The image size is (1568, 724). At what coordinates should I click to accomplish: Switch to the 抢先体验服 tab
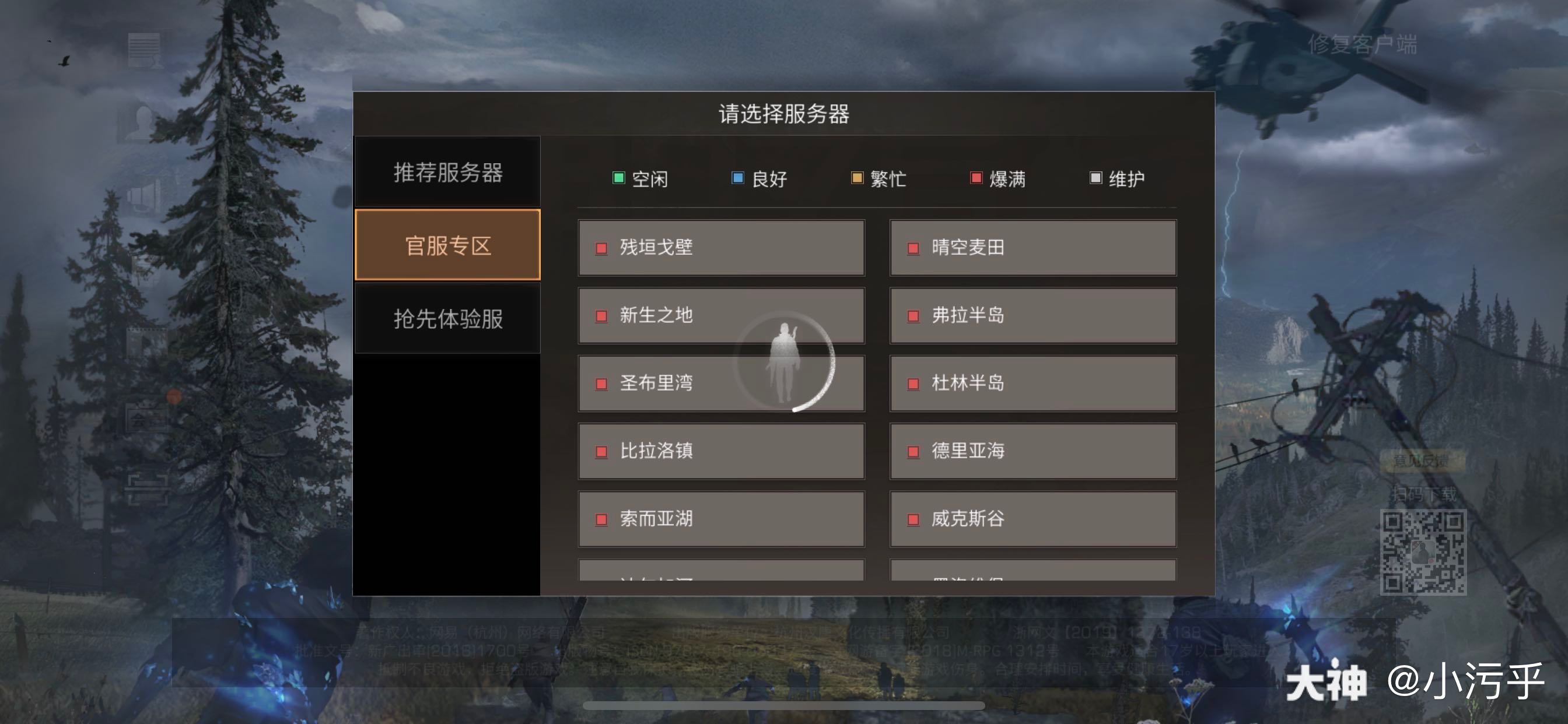click(x=449, y=319)
